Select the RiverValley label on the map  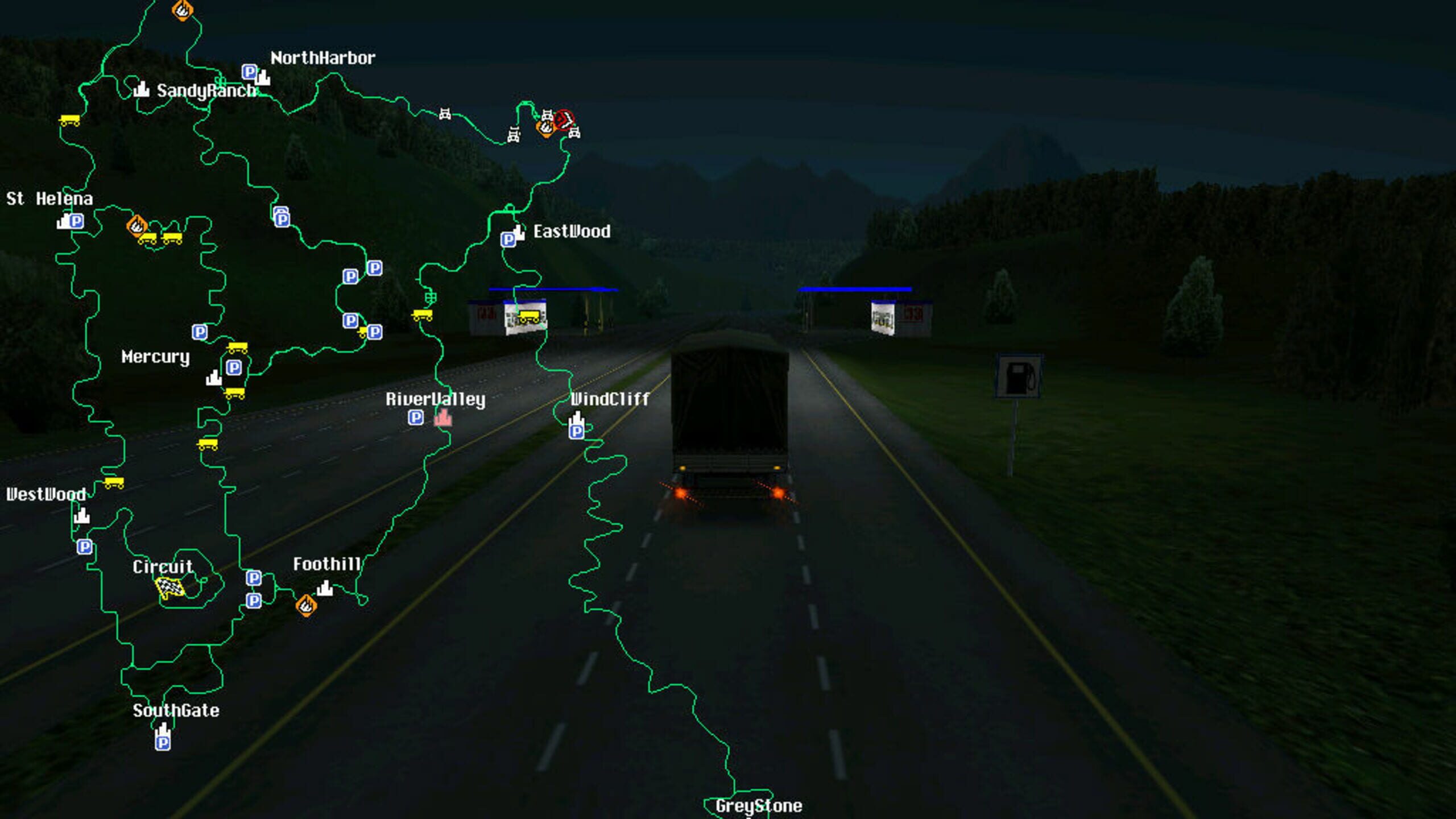coord(435,399)
